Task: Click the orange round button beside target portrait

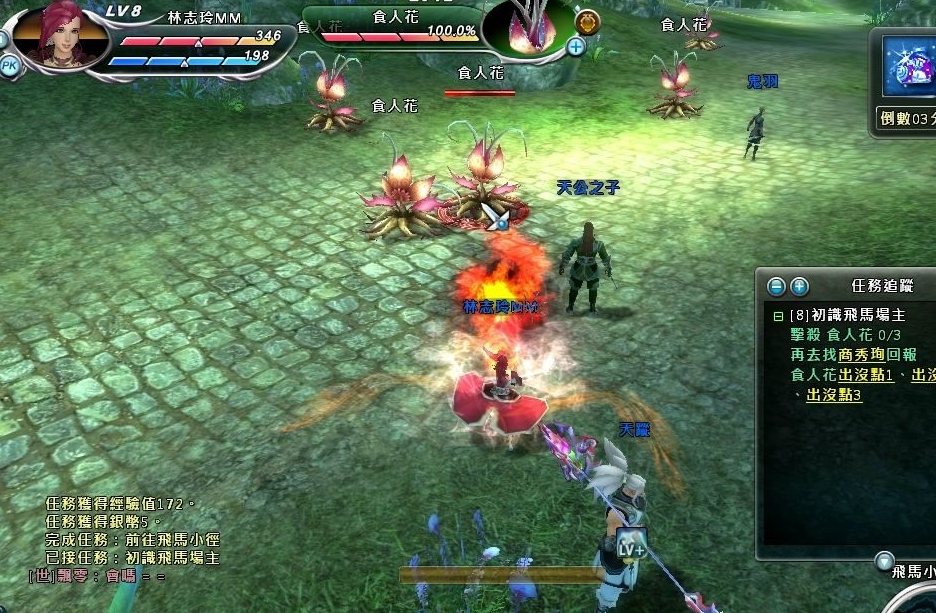Action: click(x=588, y=21)
